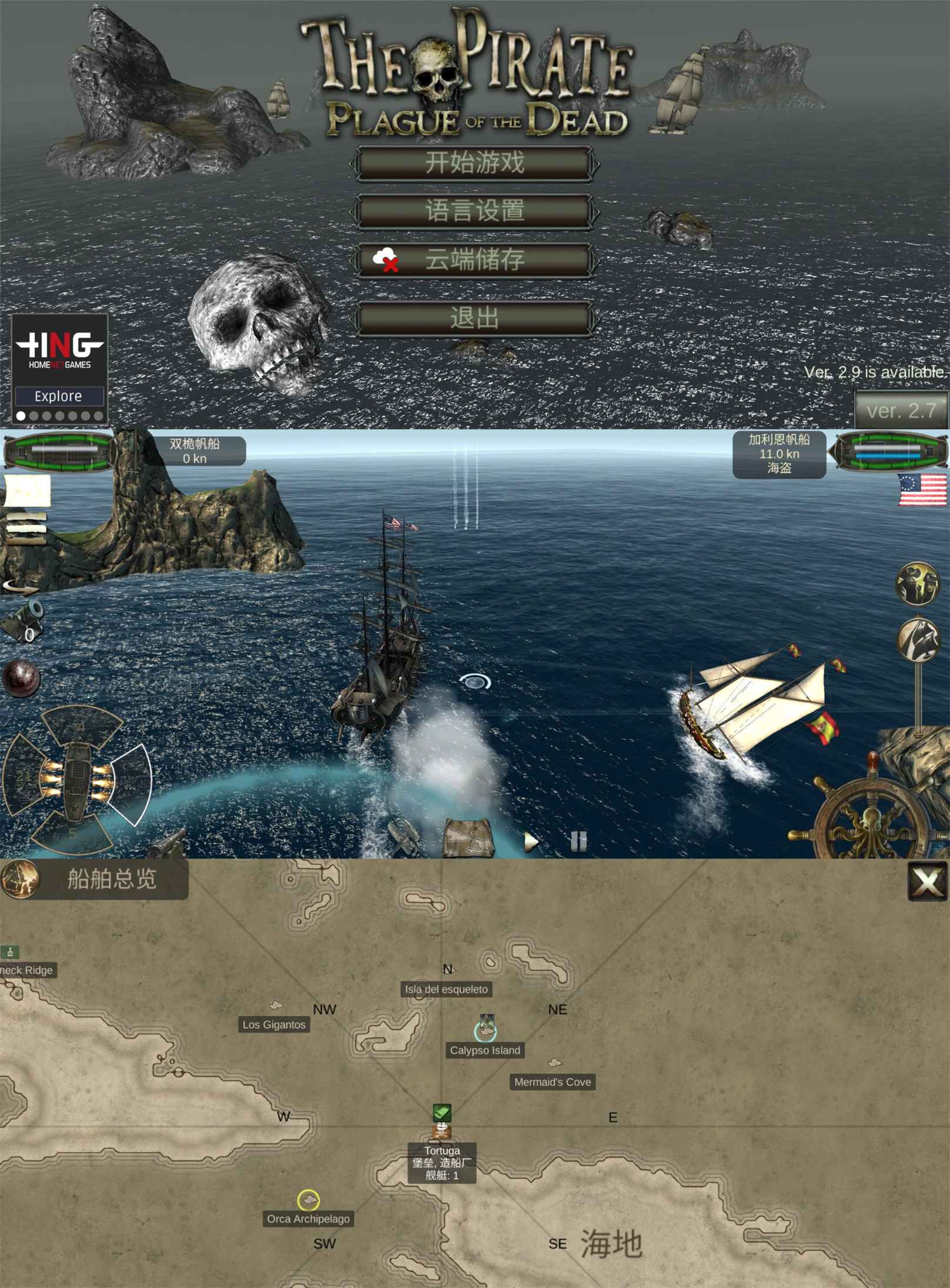This screenshot has height=1288, width=950.
Task: Pause the game with the pause button
Action: (578, 841)
